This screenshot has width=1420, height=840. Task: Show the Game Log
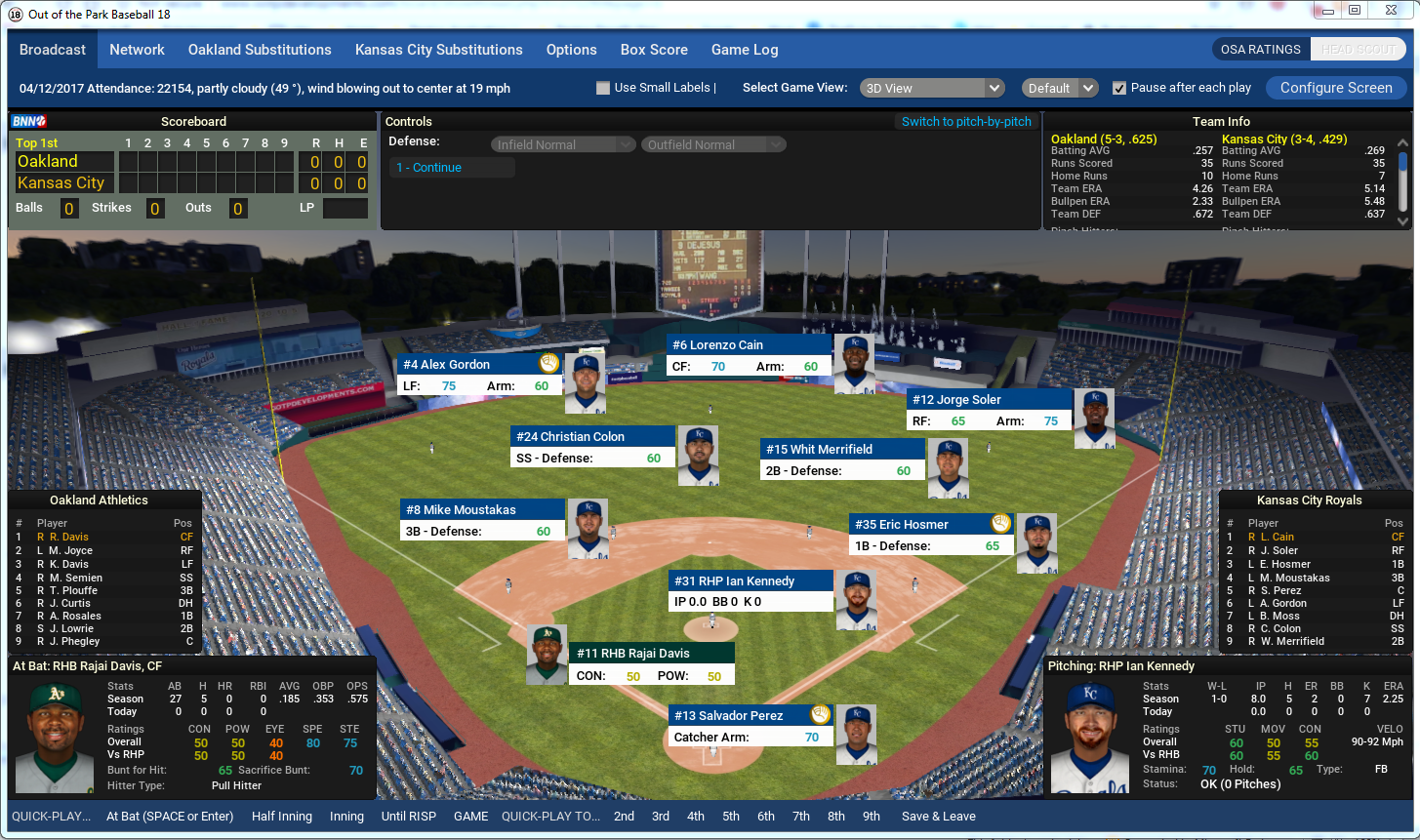click(x=744, y=50)
